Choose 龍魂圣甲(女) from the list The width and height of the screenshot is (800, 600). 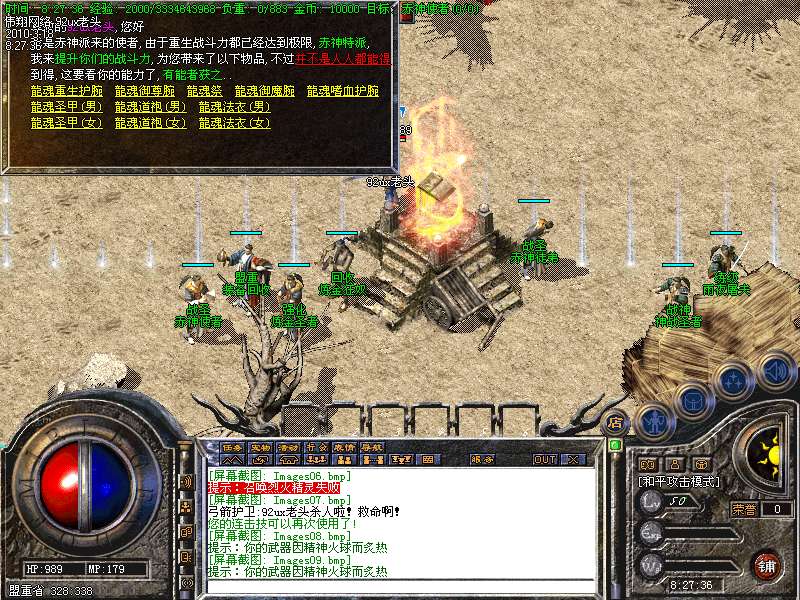[x=67, y=123]
